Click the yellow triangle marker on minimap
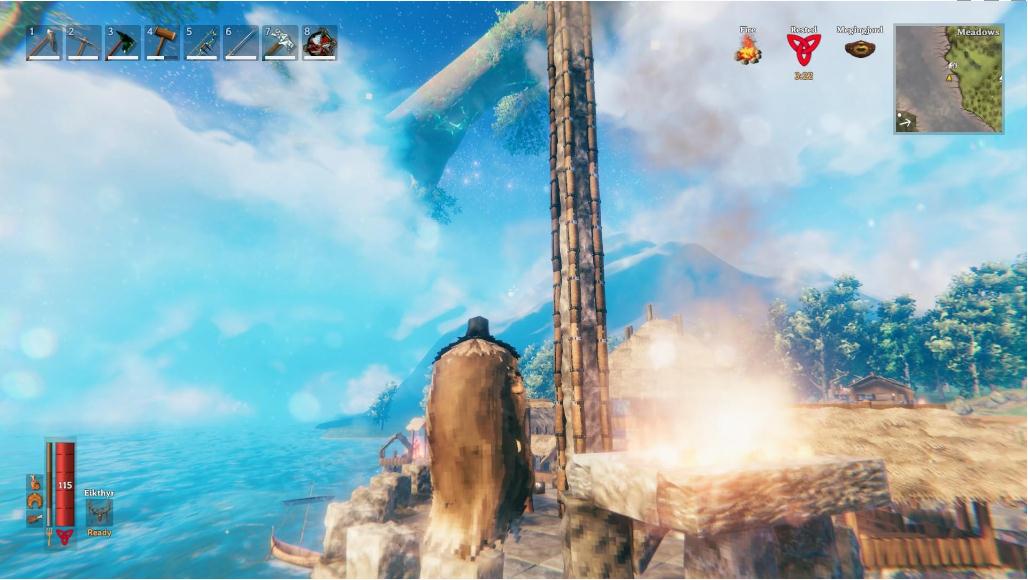Viewport: 1028px width, 580px height. 949,77
